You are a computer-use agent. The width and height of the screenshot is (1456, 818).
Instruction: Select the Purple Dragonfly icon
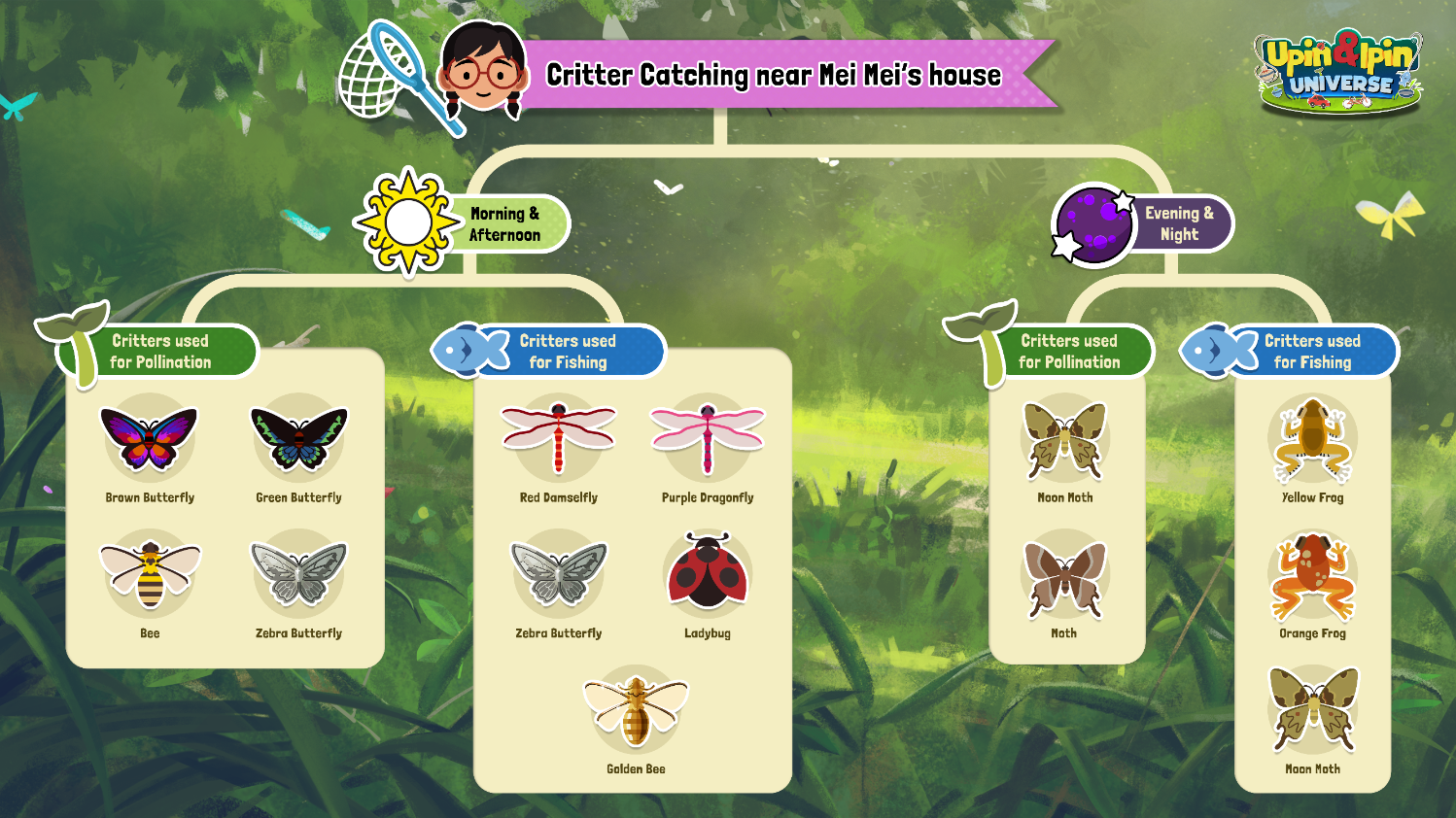coord(708,439)
